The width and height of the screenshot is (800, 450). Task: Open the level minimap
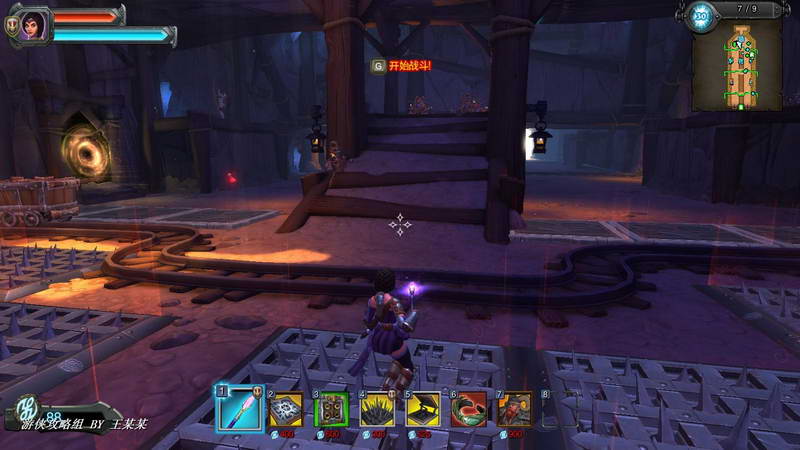tap(738, 65)
